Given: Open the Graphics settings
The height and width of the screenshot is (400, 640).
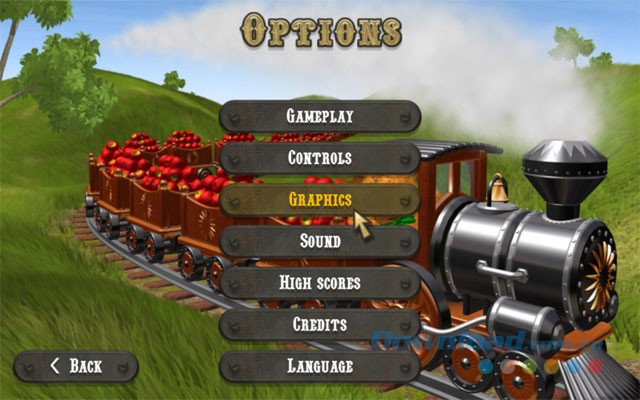Looking at the screenshot, I should click(319, 199).
